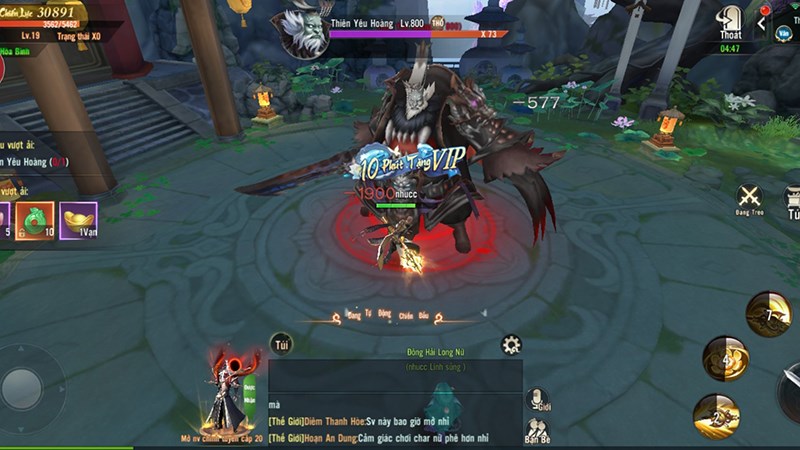Open the Bạn Bè friends list
The width and height of the screenshot is (800, 450).
(x=537, y=431)
